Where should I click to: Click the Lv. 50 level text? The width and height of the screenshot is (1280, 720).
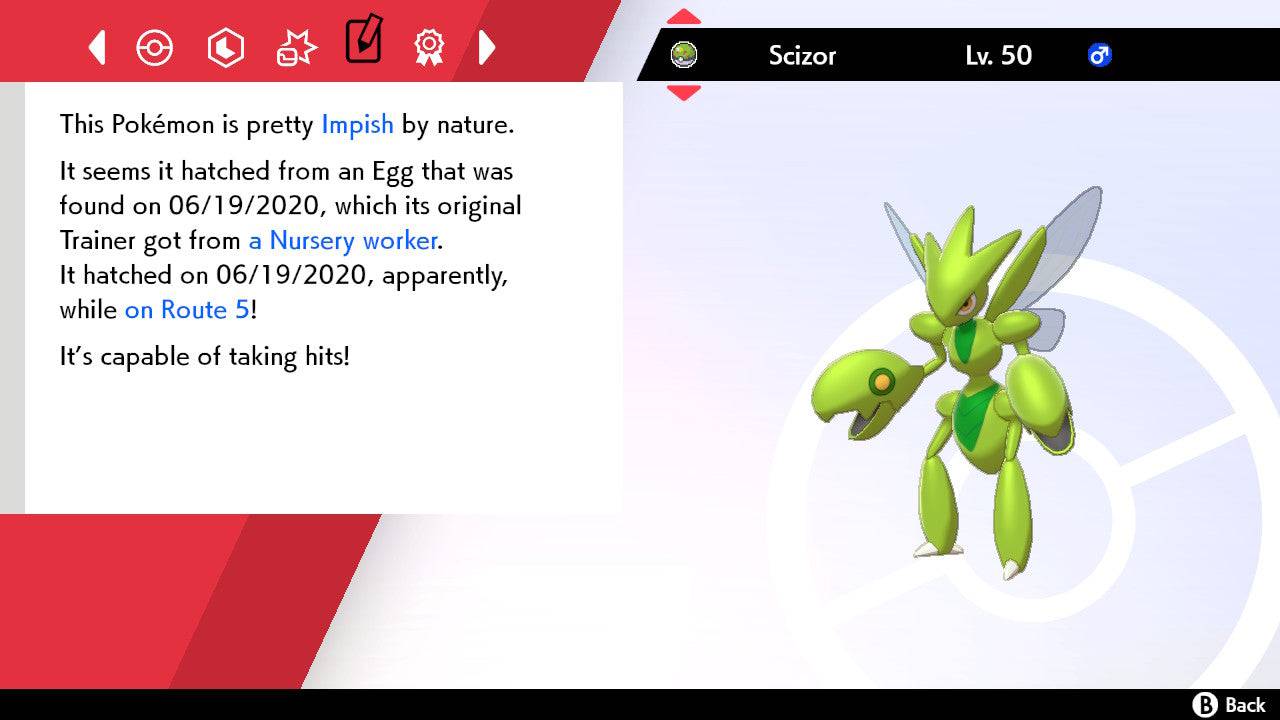point(1000,56)
